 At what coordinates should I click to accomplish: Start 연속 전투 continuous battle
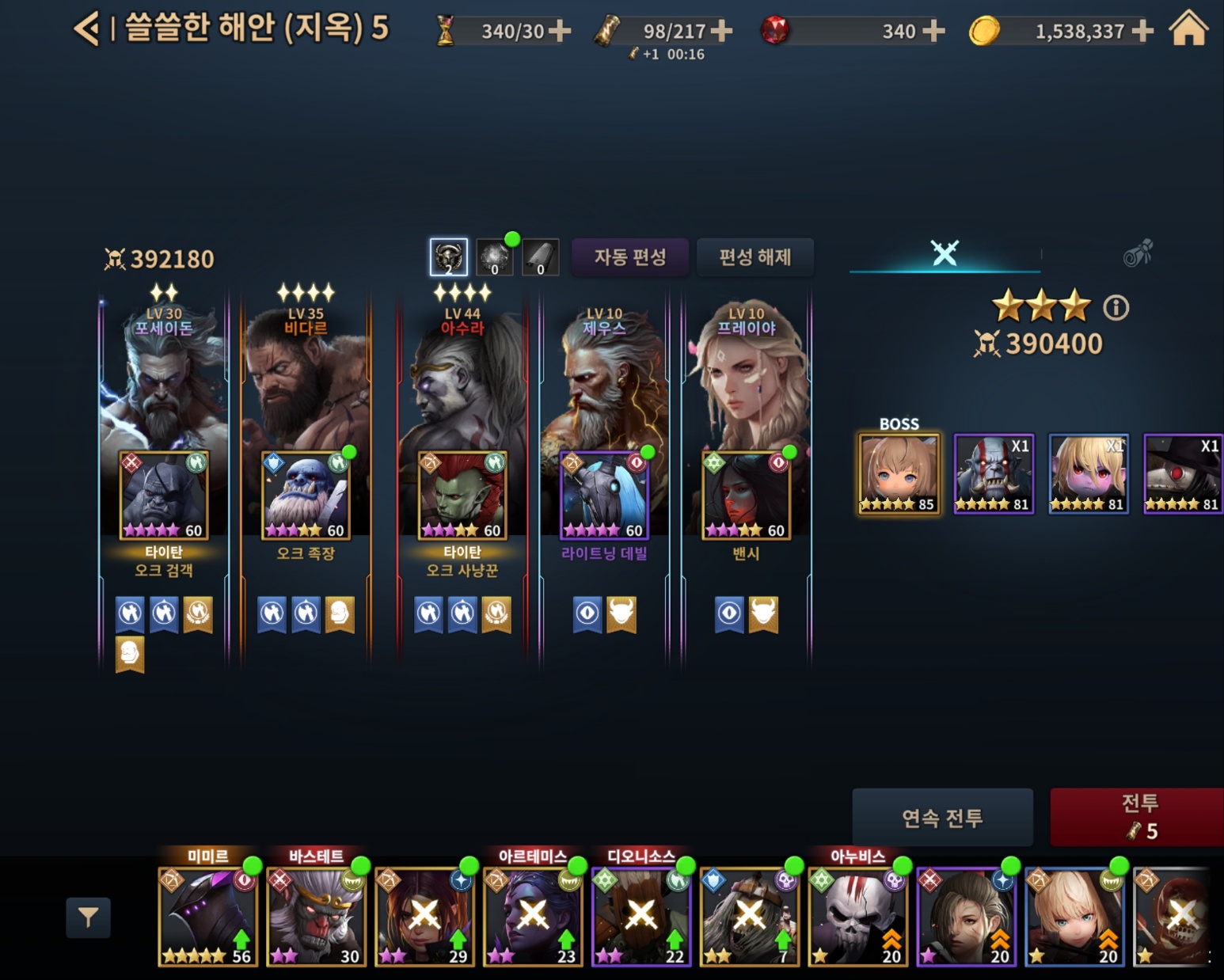pos(942,817)
